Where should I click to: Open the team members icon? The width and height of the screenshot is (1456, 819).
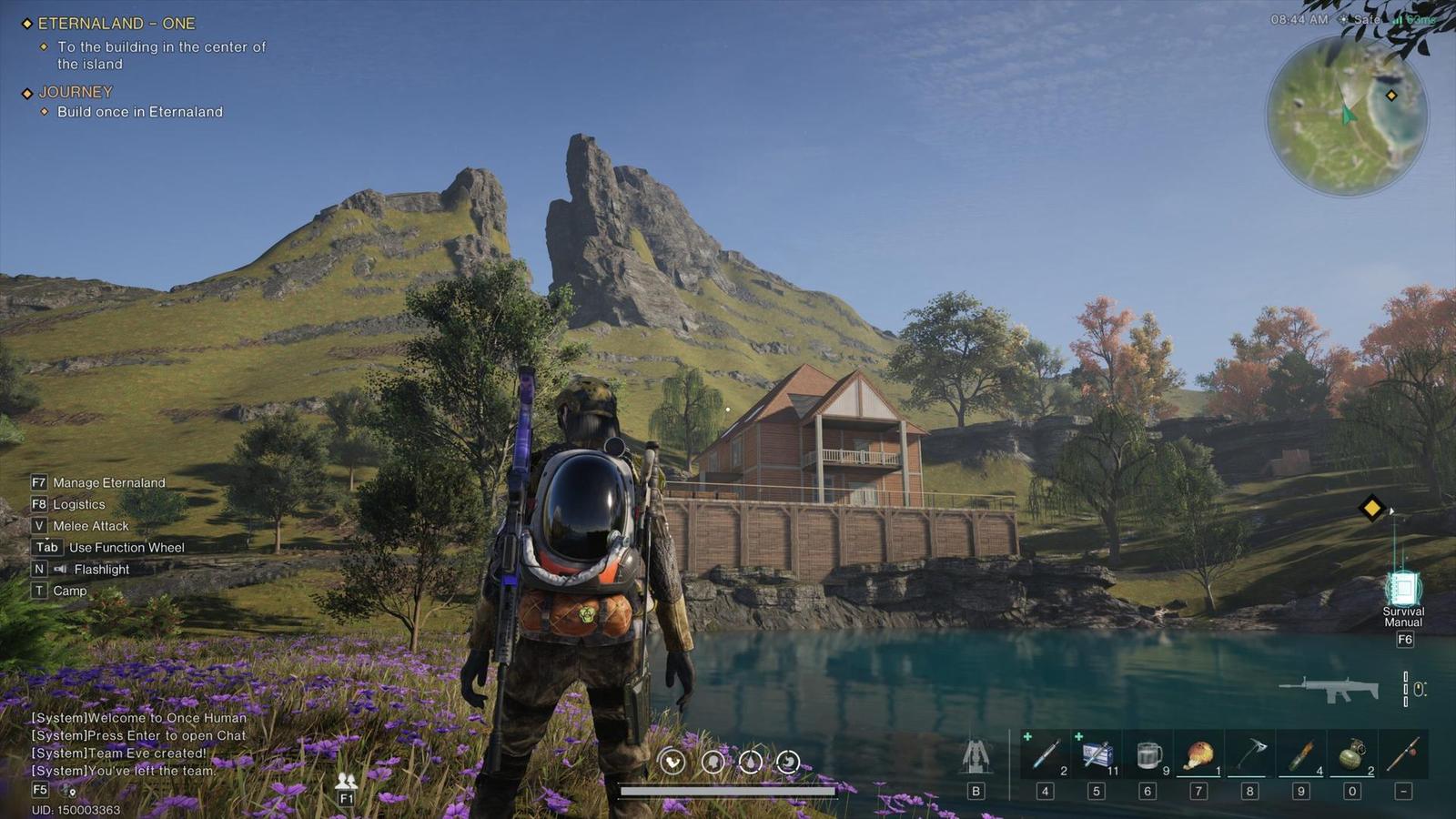point(346,781)
